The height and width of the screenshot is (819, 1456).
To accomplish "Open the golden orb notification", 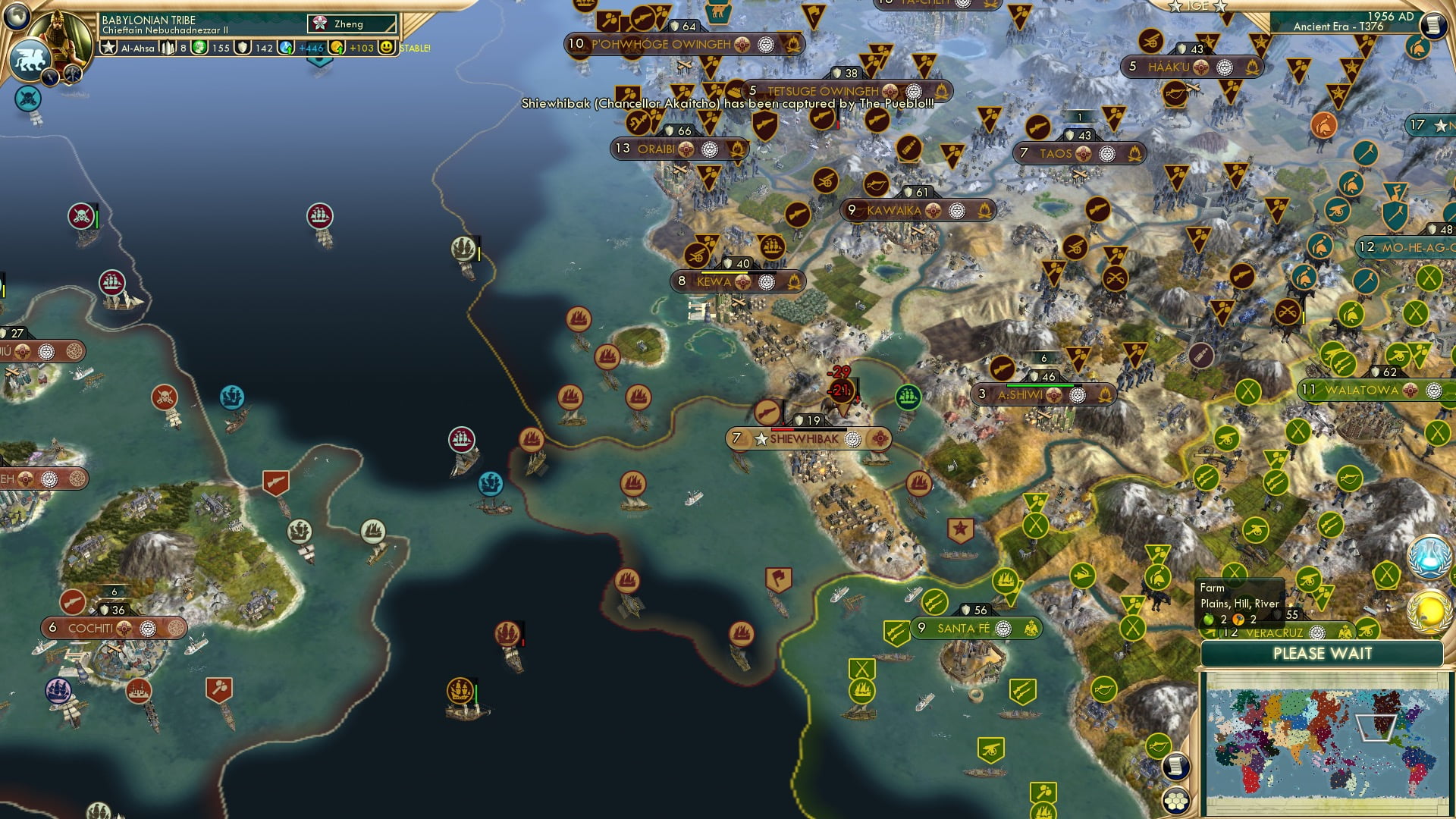I will click(1429, 611).
